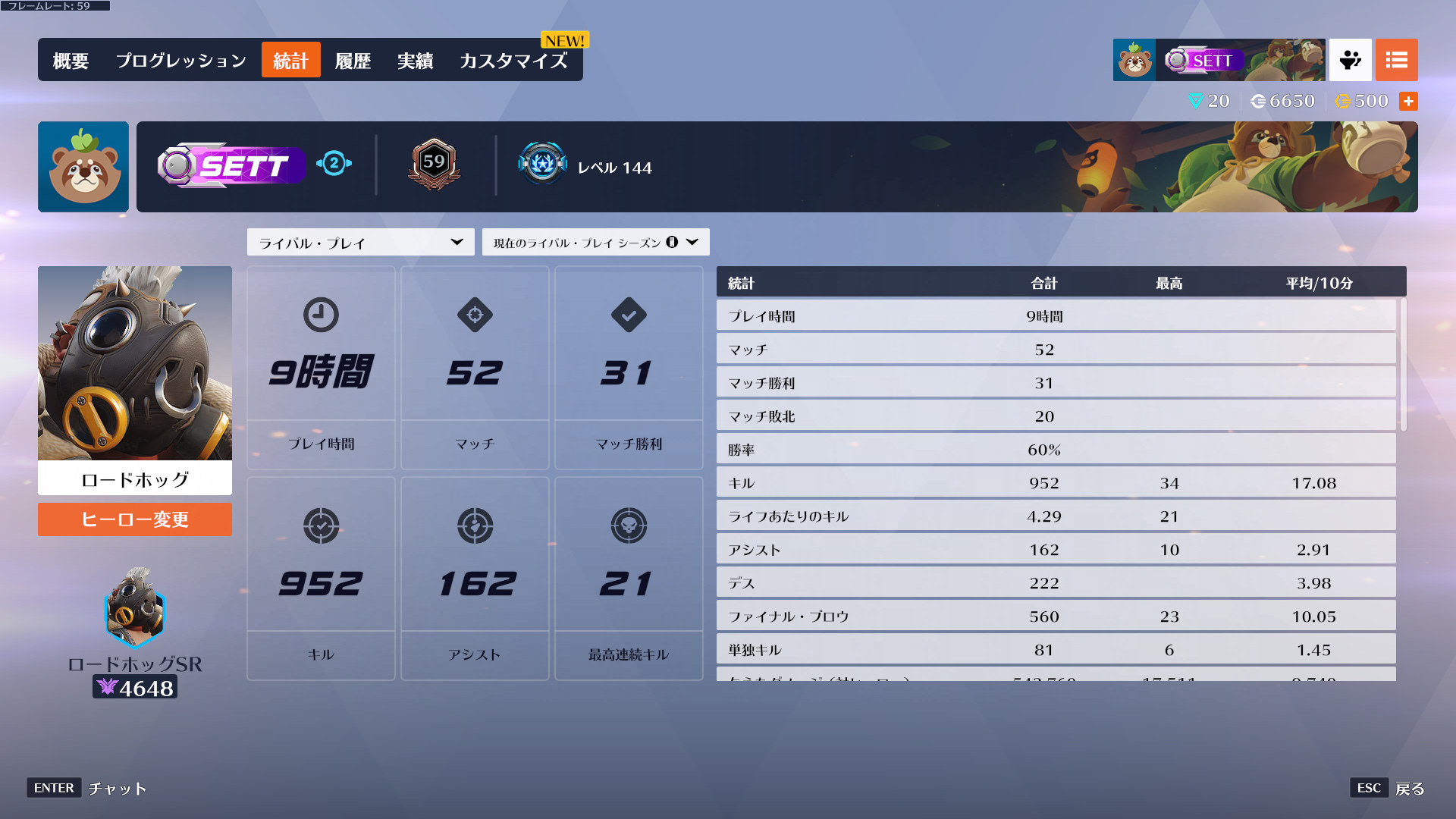Open the orange list menu button
The image size is (1456, 819).
click(x=1396, y=60)
